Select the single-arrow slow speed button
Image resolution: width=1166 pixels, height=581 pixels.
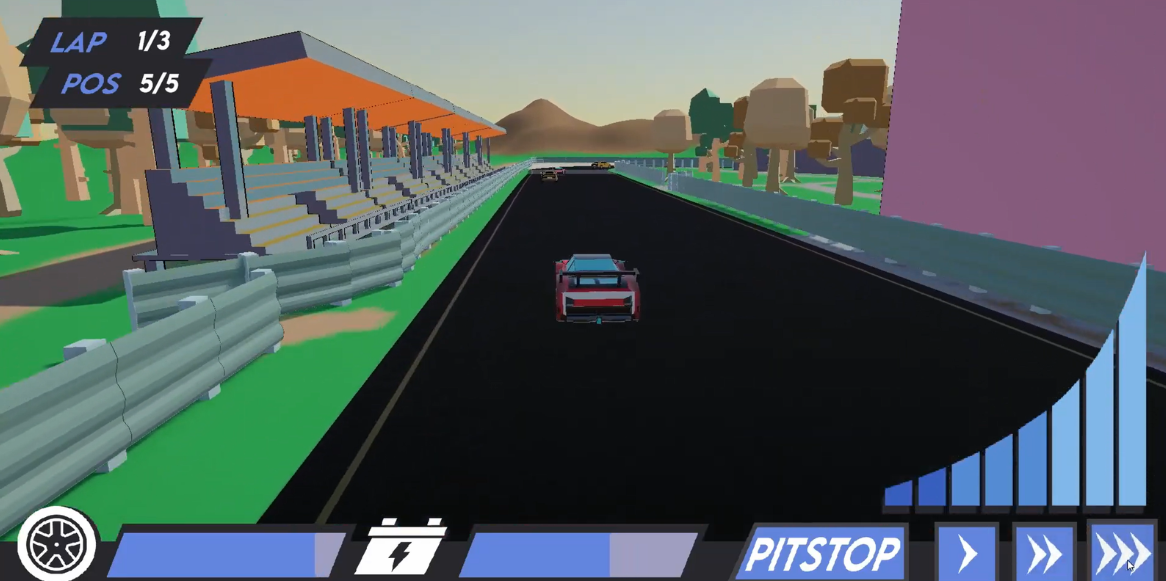[x=967, y=553]
